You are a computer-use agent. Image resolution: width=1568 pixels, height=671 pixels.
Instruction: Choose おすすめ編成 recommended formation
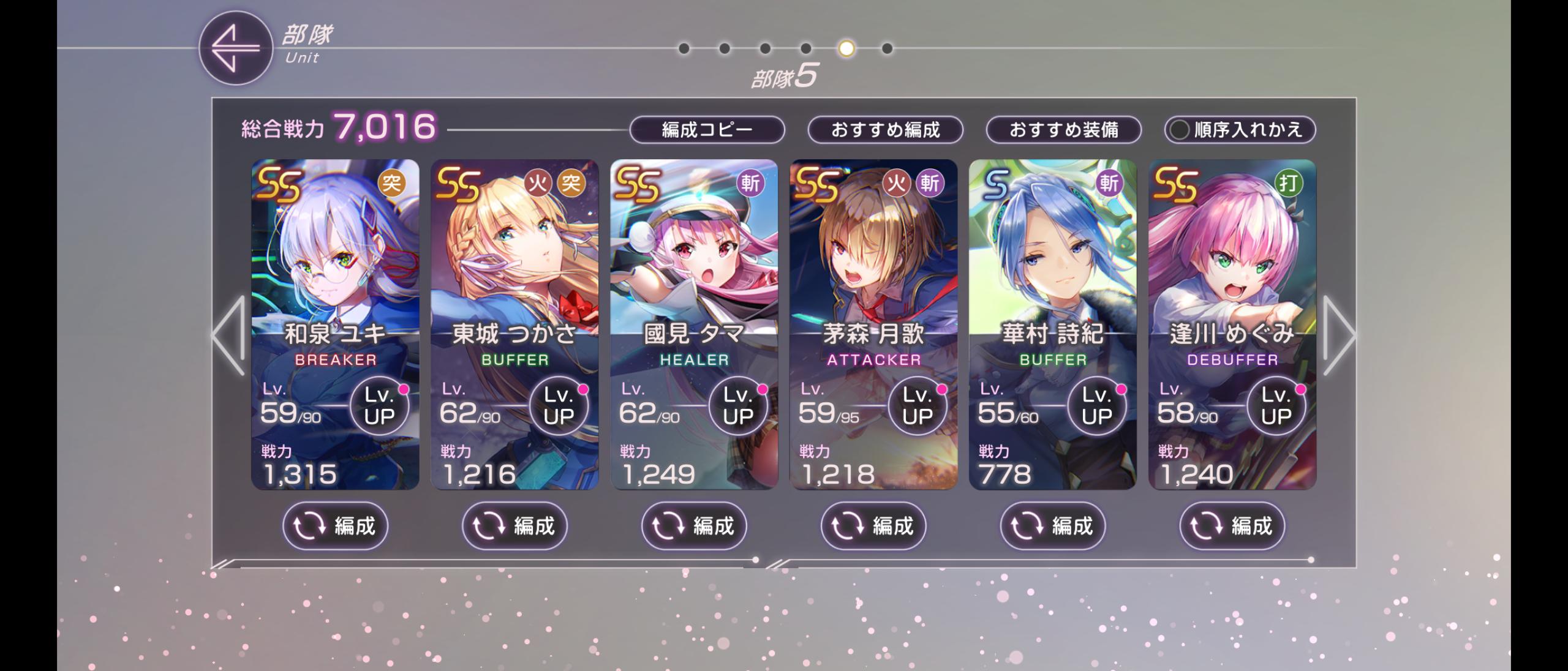(x=885, y=130)
